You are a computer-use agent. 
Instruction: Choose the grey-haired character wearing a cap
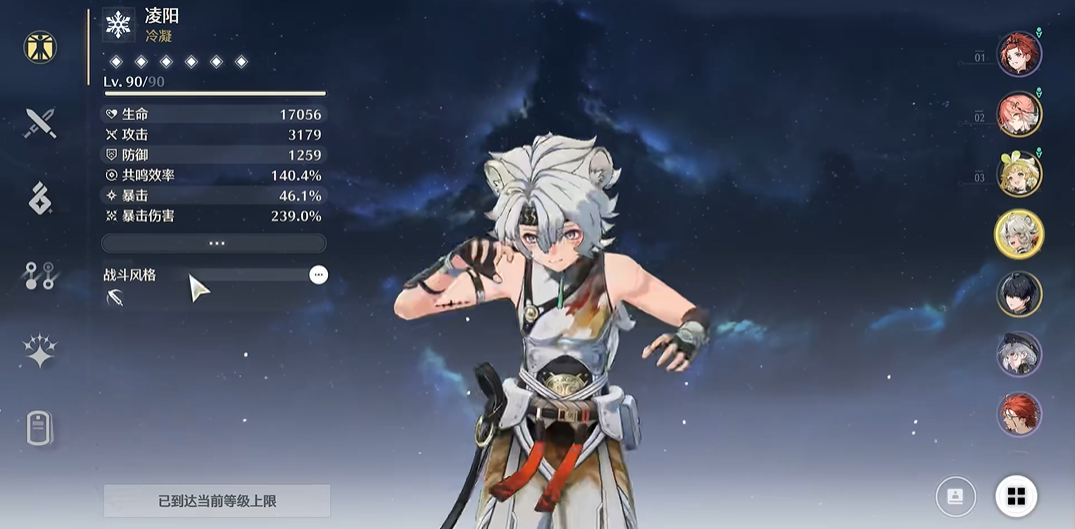[1019, 354]
